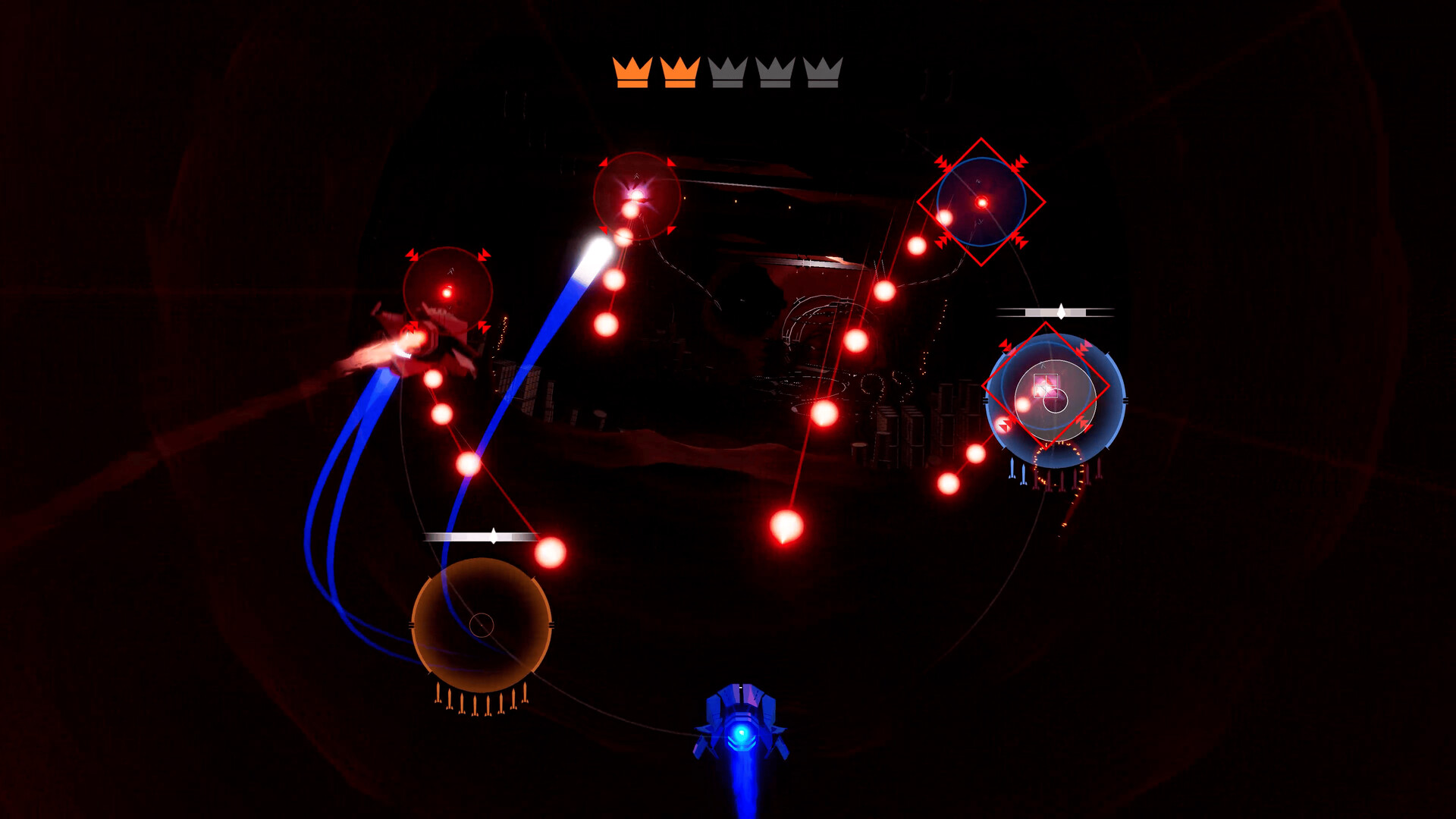Screen dimensions: 1456x819
Task: Click the second orange crown score icon
Action: [680, 72]
